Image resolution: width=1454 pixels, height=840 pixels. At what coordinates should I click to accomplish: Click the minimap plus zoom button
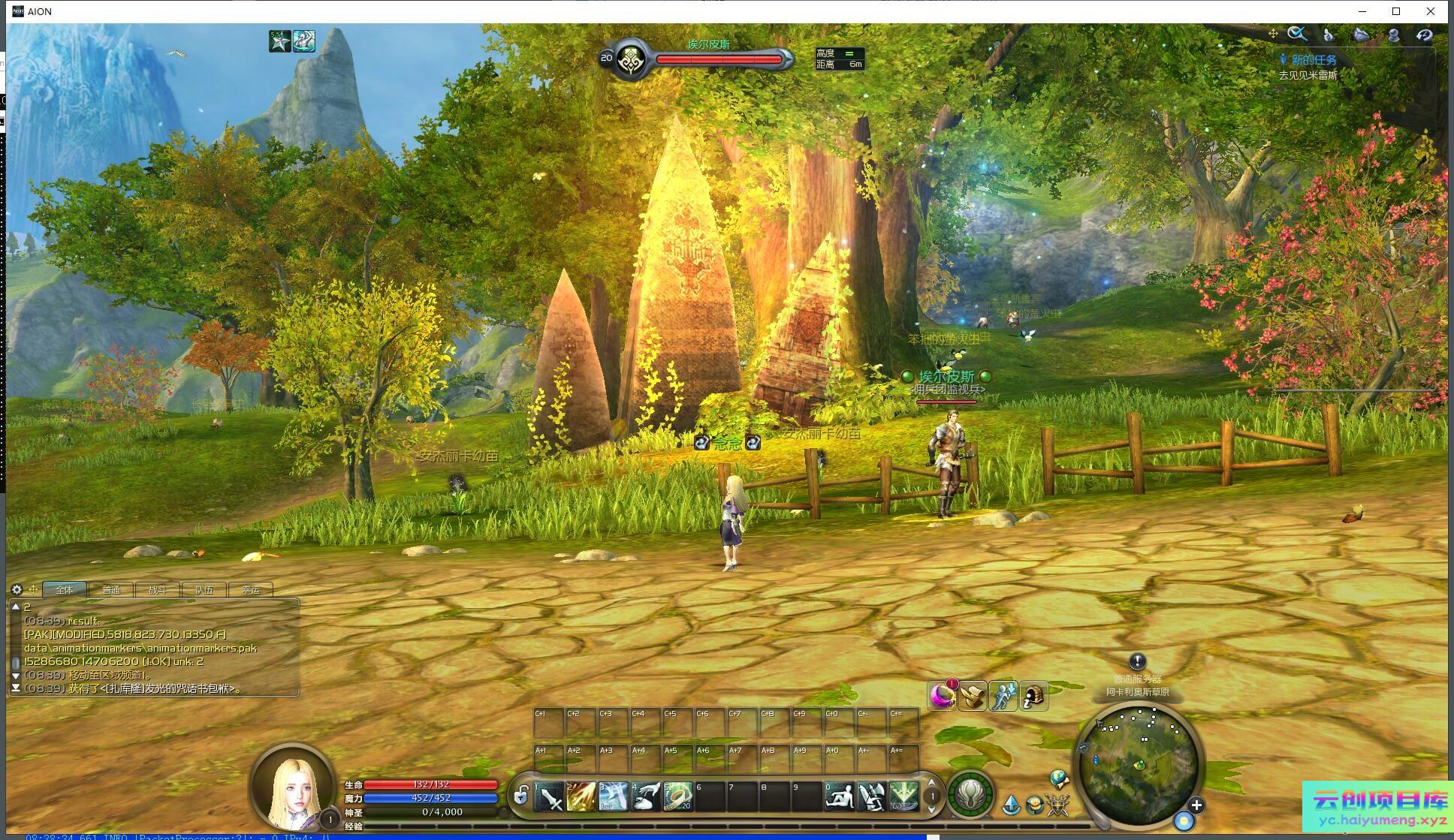1196,805
